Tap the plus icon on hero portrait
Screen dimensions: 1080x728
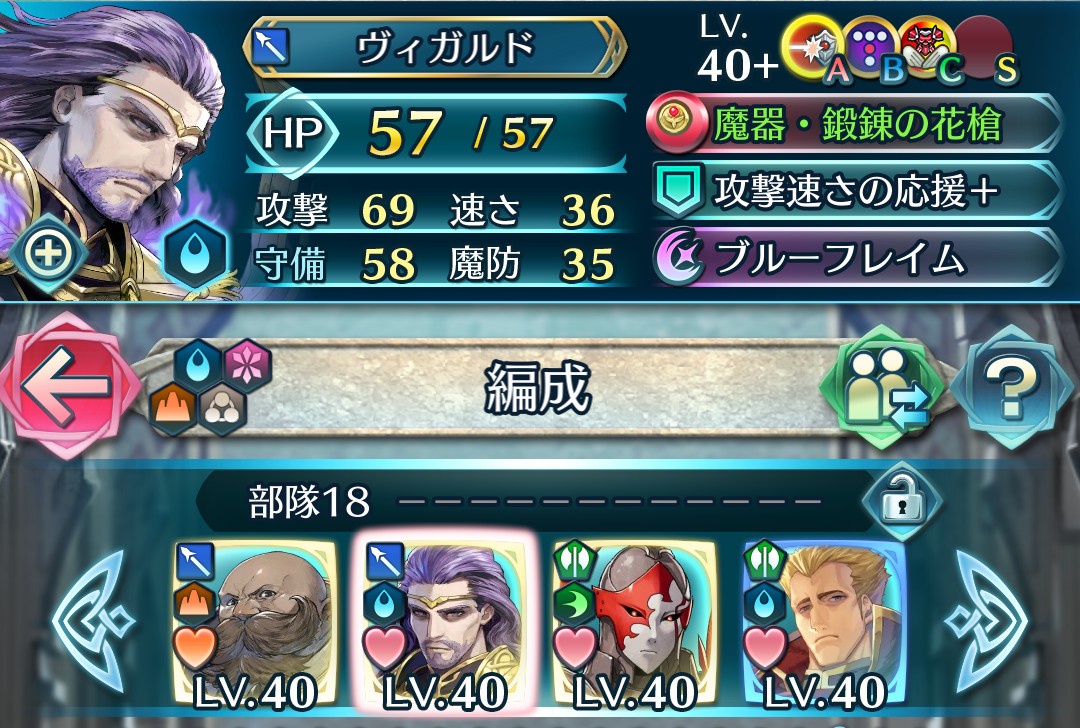(47, 254)
